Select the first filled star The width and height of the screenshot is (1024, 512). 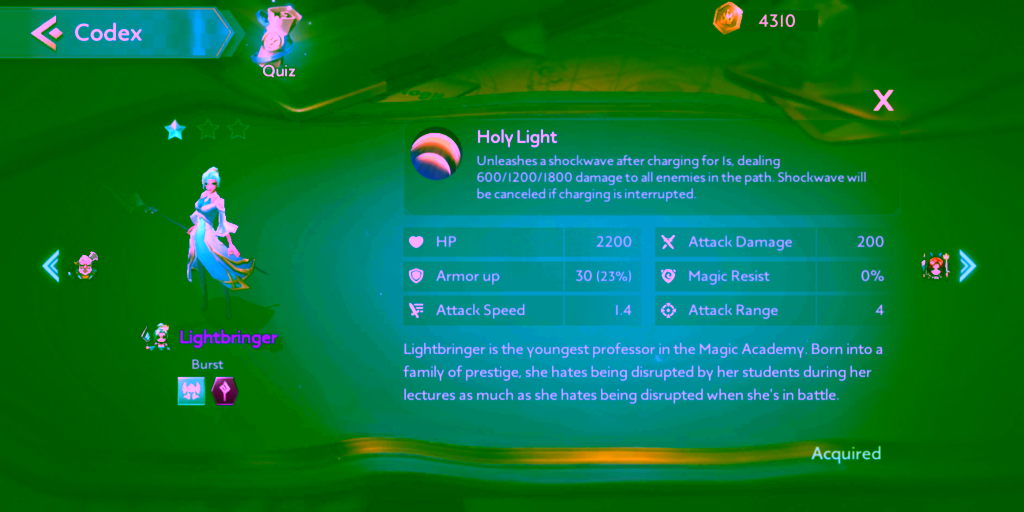[176, 129]
